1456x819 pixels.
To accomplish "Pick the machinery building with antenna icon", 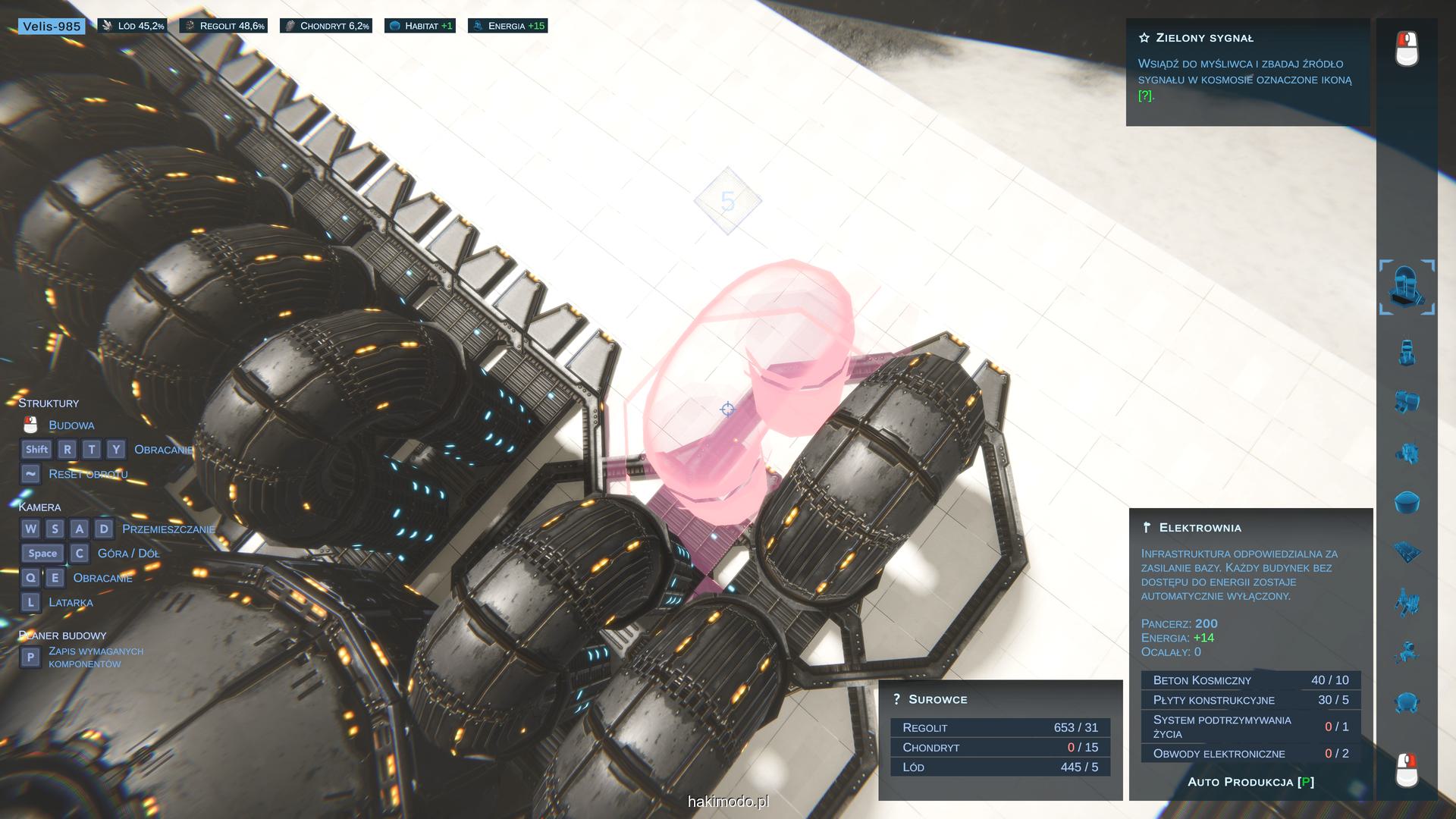I will [x=1407, y=453].
